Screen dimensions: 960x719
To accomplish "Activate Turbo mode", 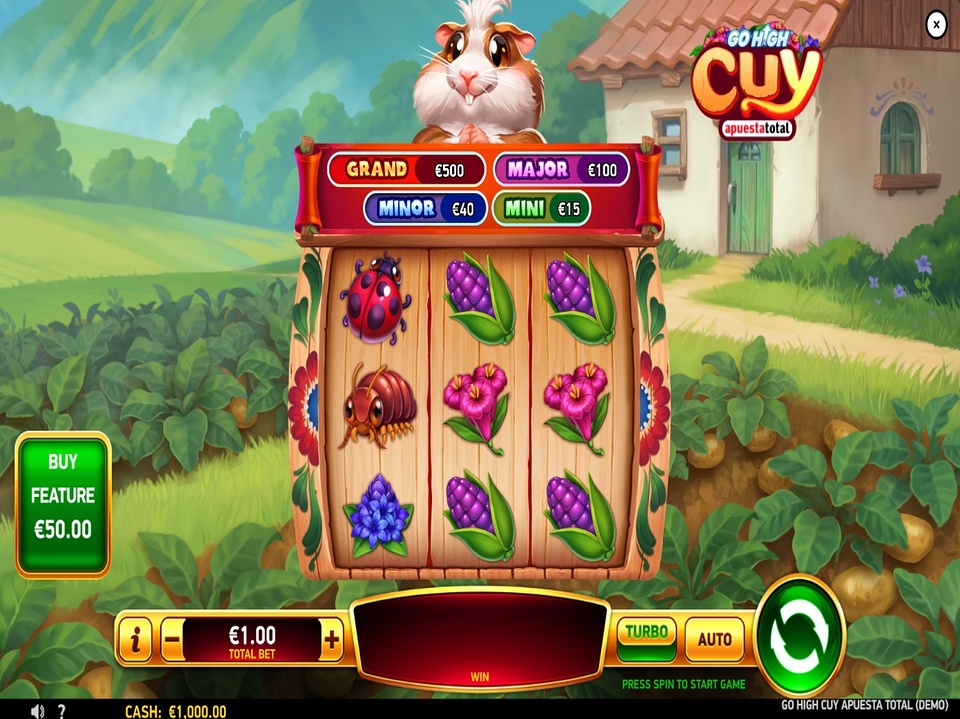I will (x=646, y=634).
